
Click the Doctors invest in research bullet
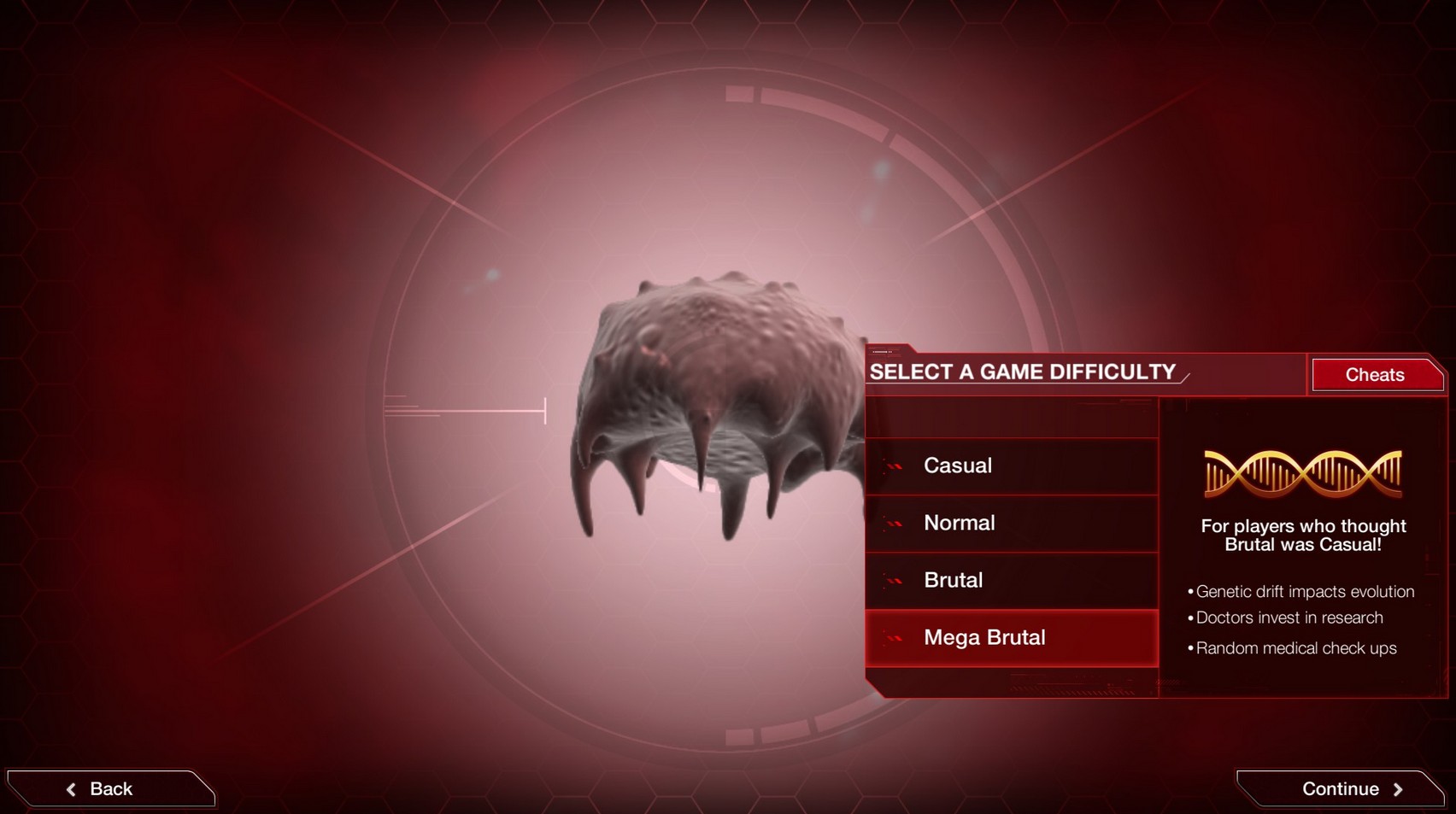click(x=1286, y=618)
